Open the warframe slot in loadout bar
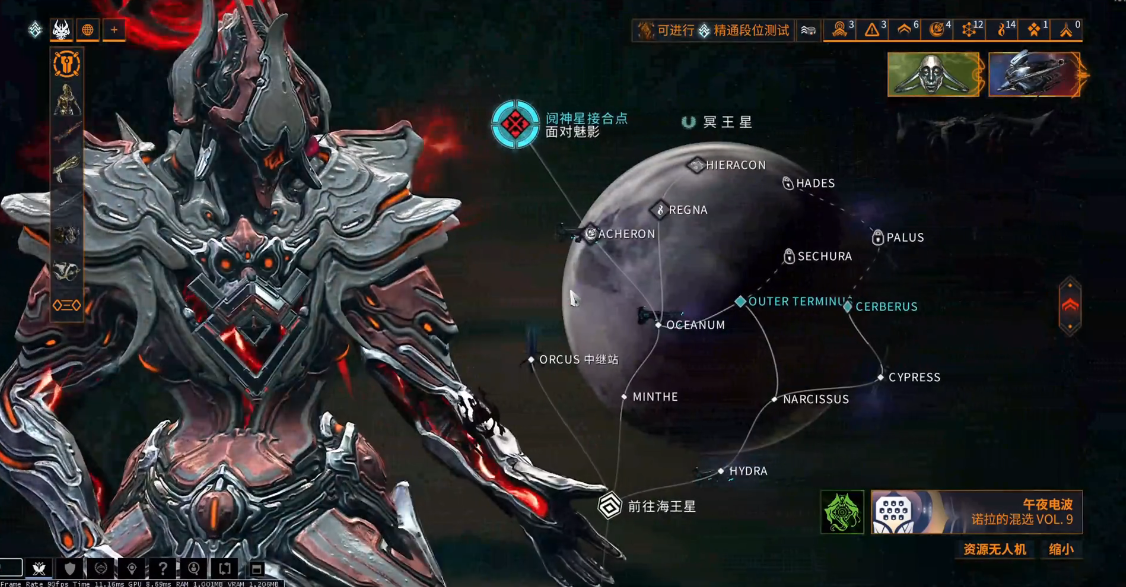Image resolution: width=1126 pixels, height=587 pixels. pyautogui.click(x=67, y=100)
